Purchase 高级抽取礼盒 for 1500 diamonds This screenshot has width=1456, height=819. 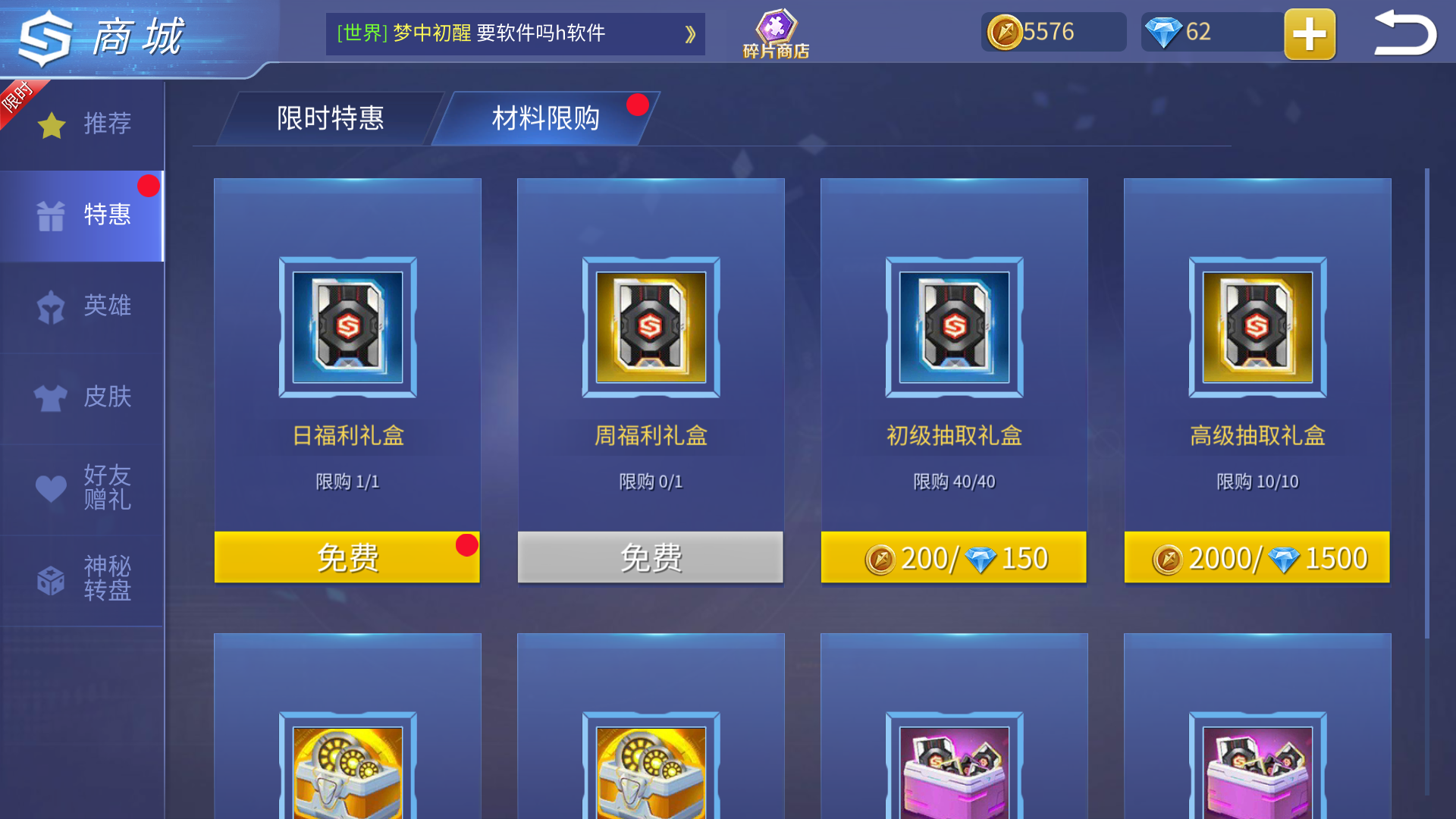click(1257, 557)
